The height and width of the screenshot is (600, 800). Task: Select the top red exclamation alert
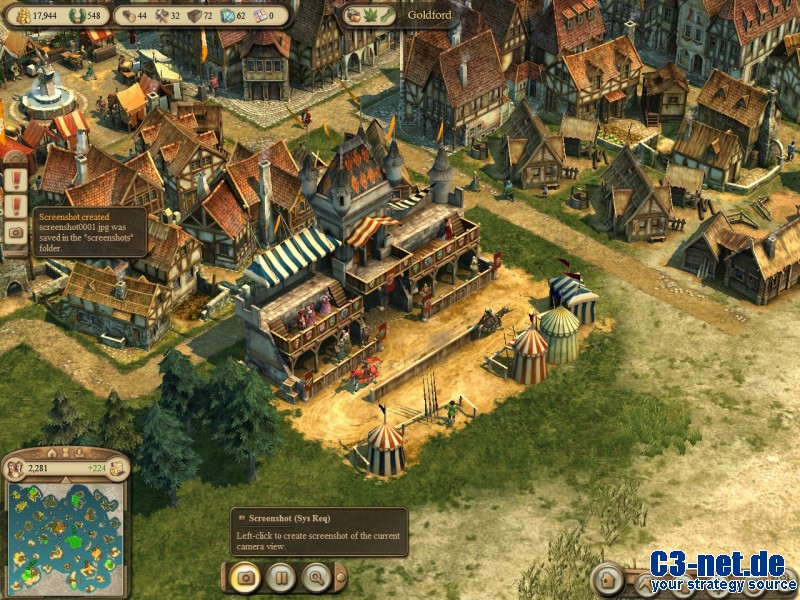[16, 180]
